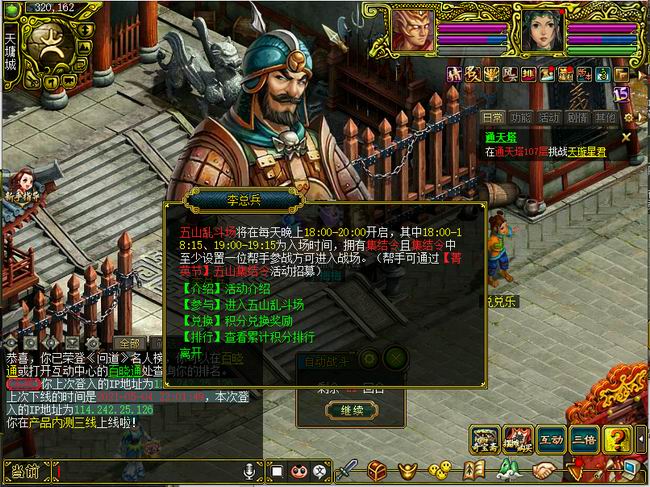
Task: Toggle the microphone voice input icon
Action: point(248,470)
